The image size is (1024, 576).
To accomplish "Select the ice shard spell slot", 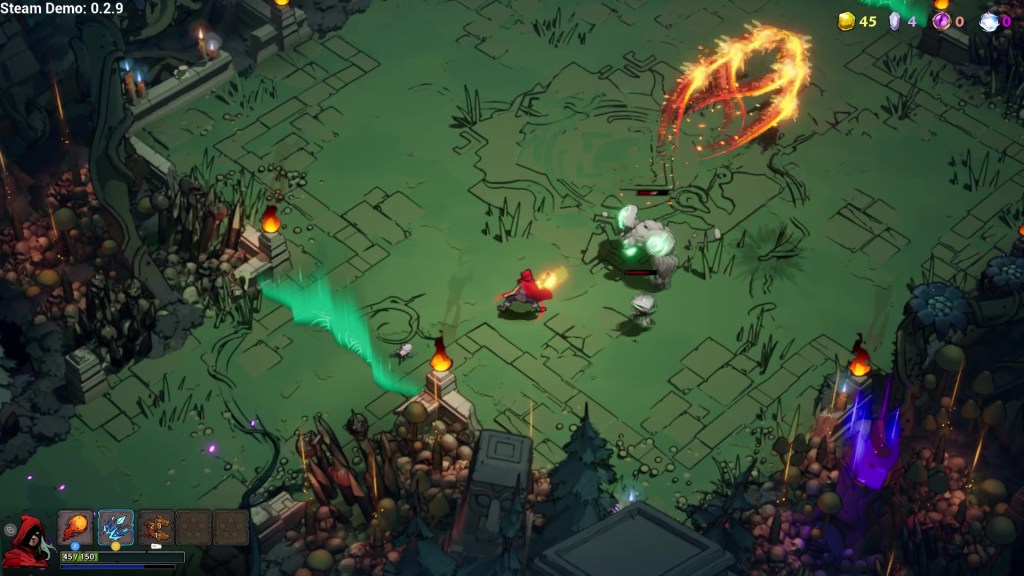I will (x=116, y=526).
